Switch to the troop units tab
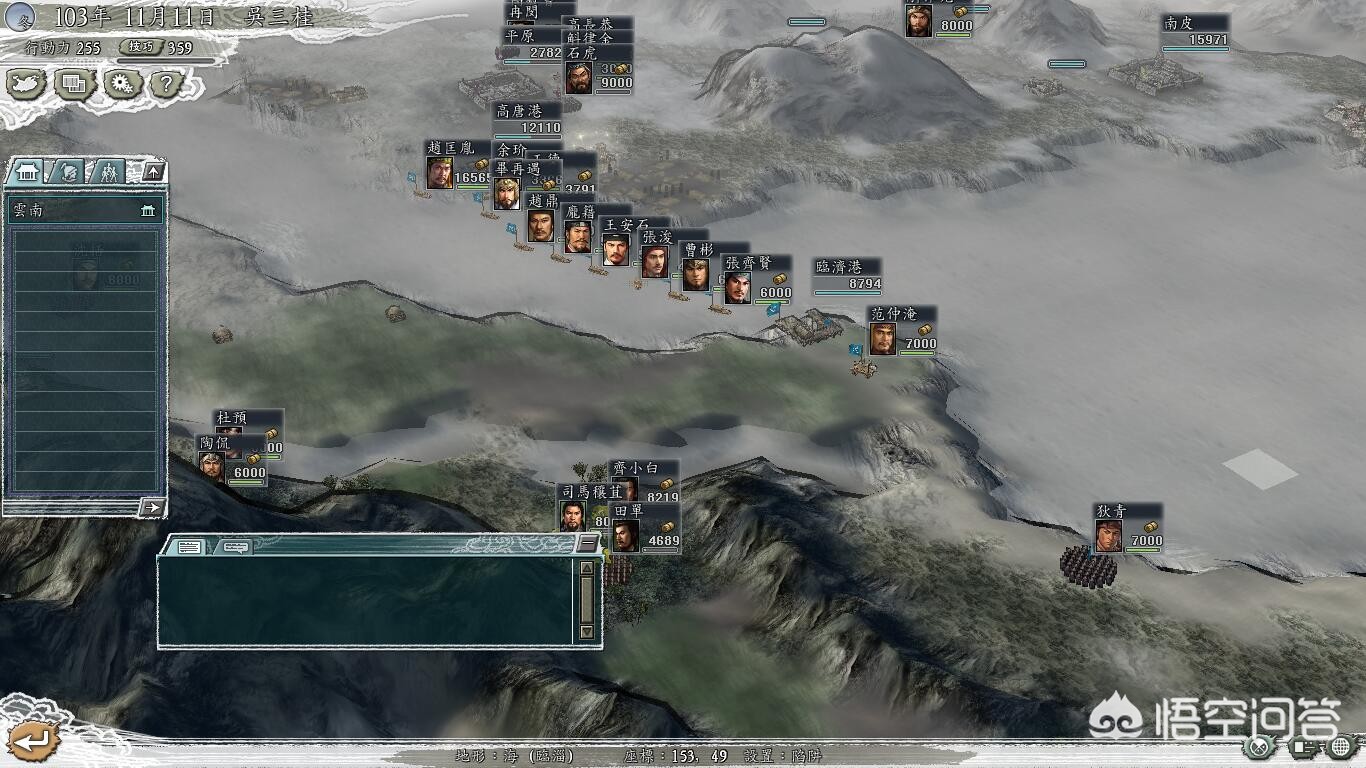This screenshot has width=1366, height=768. click(x=107, y=172)
